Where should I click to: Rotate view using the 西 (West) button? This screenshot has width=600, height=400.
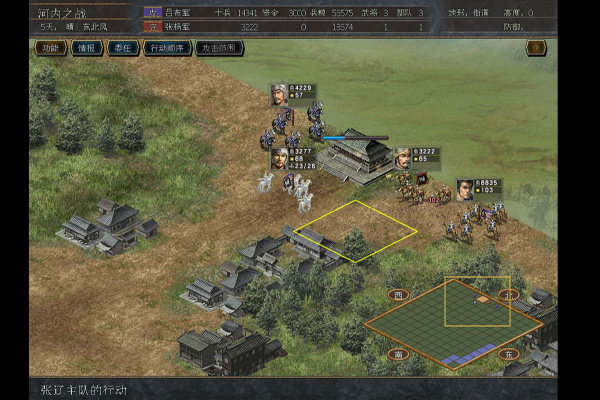(398, 296)
